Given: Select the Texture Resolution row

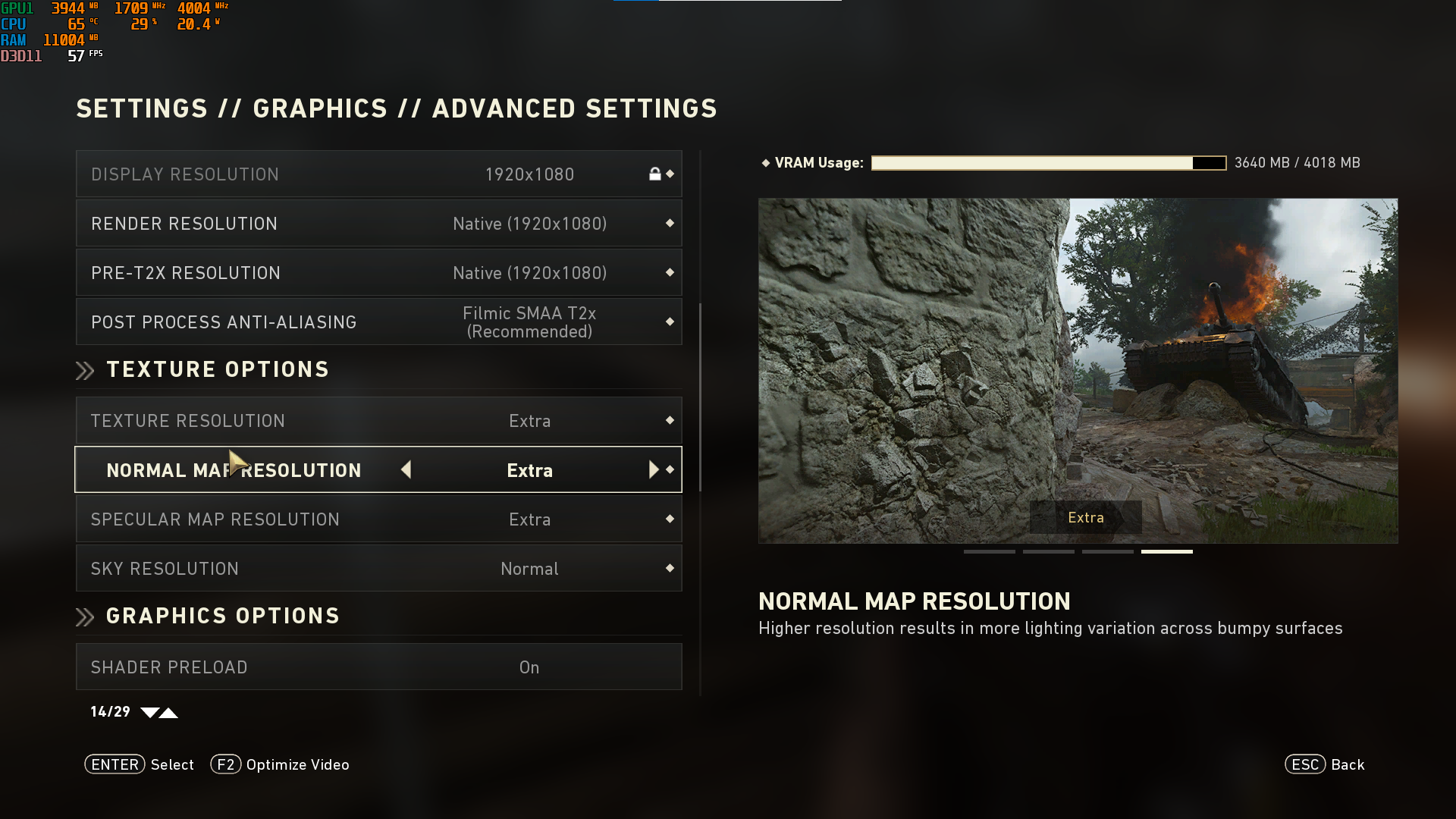Looking at the screenshot, I should [x=378, y=421].
